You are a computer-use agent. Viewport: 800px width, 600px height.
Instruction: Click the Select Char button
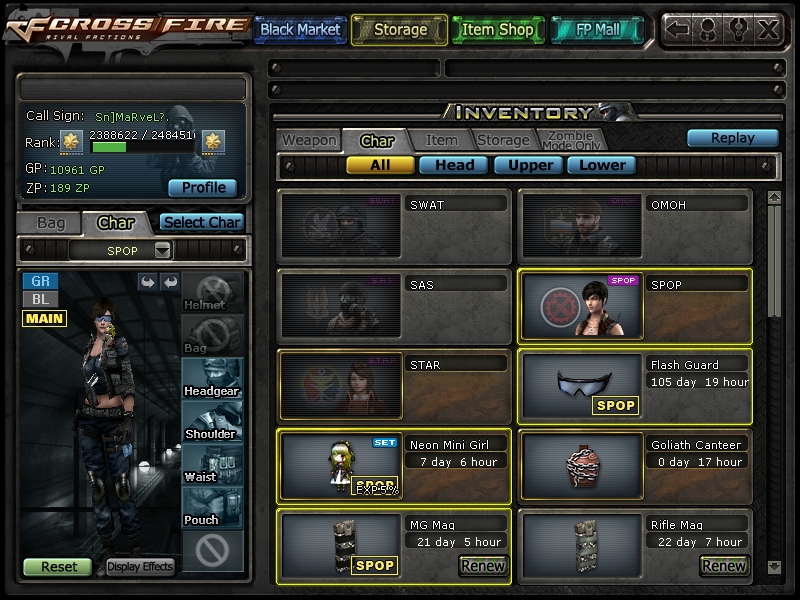pos(201,222)
